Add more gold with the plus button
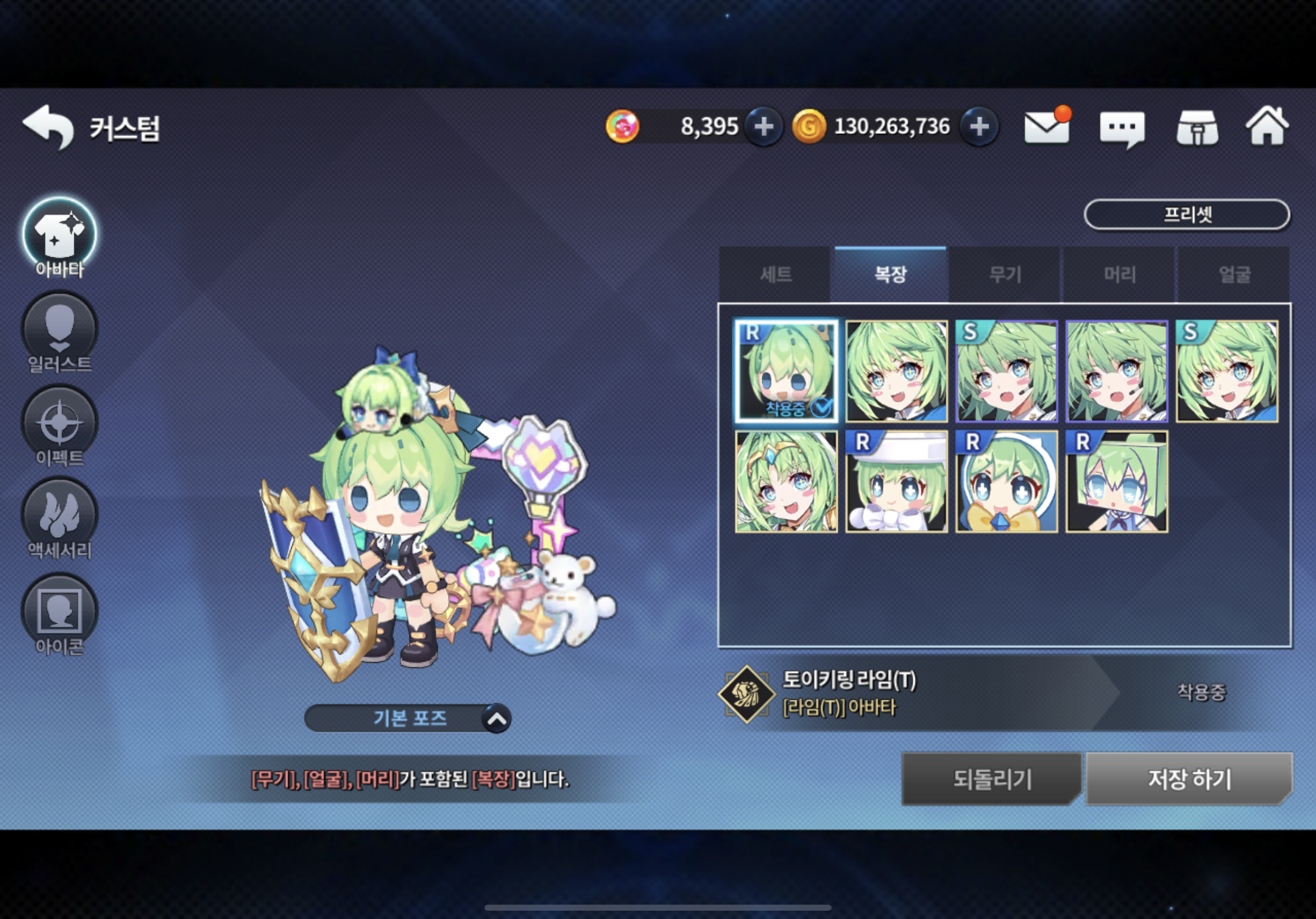The image size is (1316, 919). pos(979,127)
